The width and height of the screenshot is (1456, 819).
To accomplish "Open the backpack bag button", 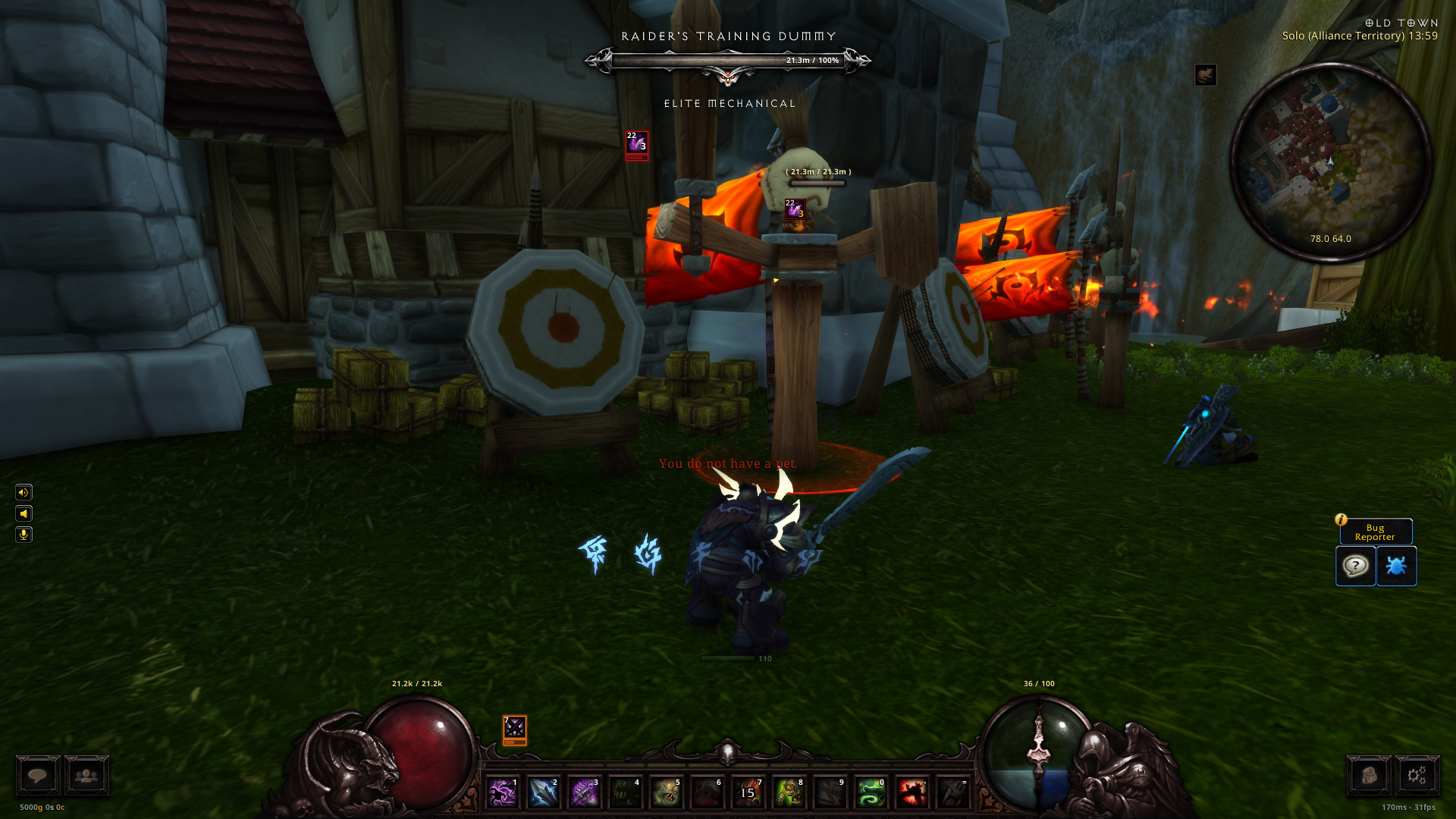I will (x=1368, y=775).
